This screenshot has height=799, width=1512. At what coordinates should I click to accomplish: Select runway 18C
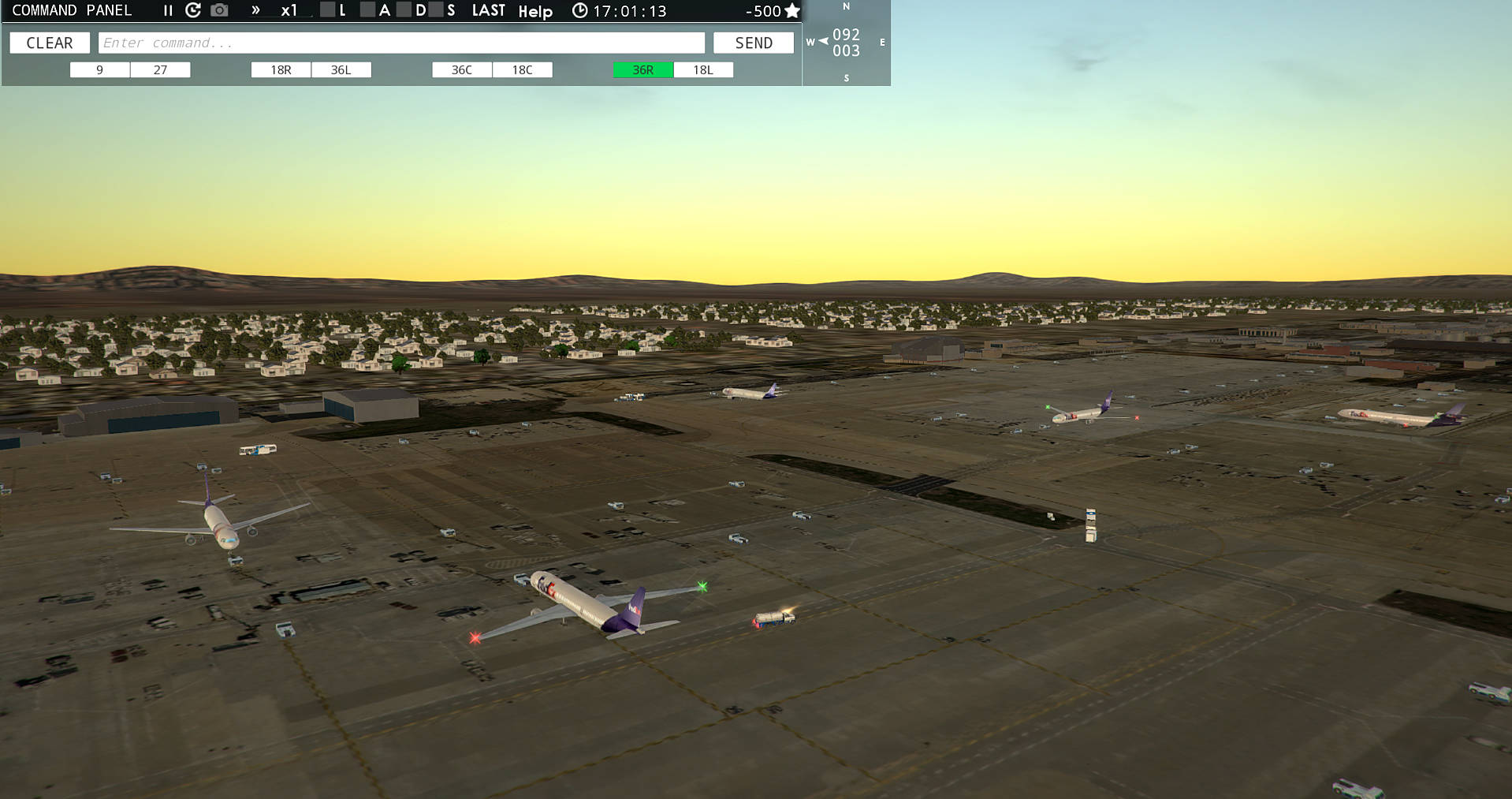[x=522, y=69]
